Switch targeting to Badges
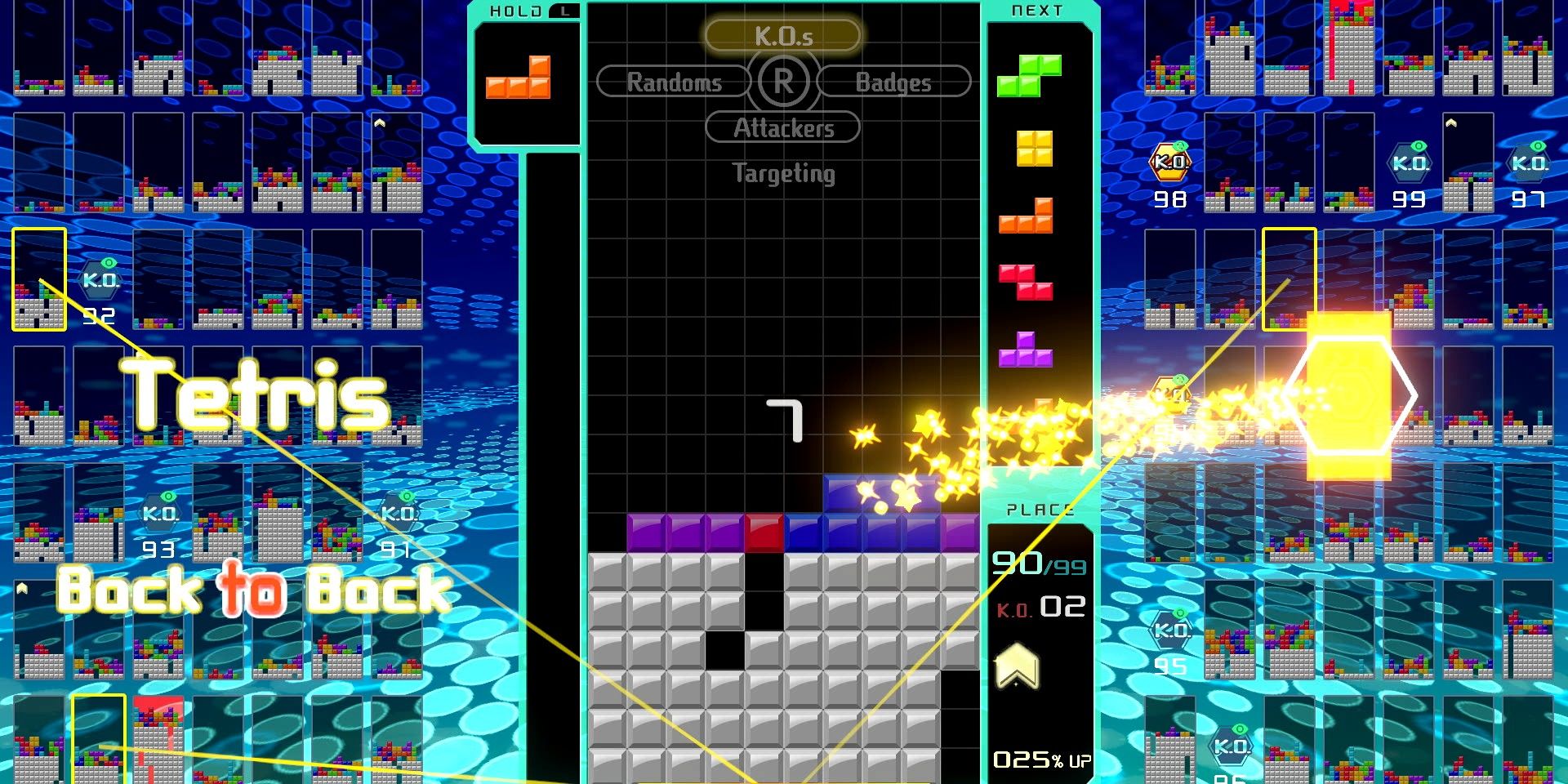Viewport: 1568px width, 784px height. point(893,82)
